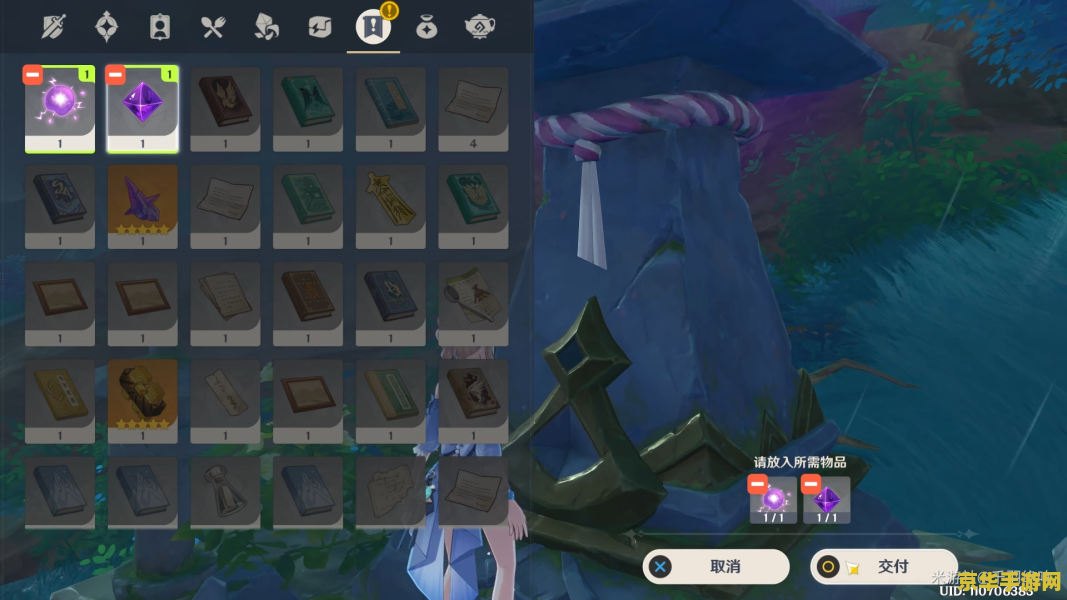Select the paper note with quantity 4

click(x=473, y=108)
